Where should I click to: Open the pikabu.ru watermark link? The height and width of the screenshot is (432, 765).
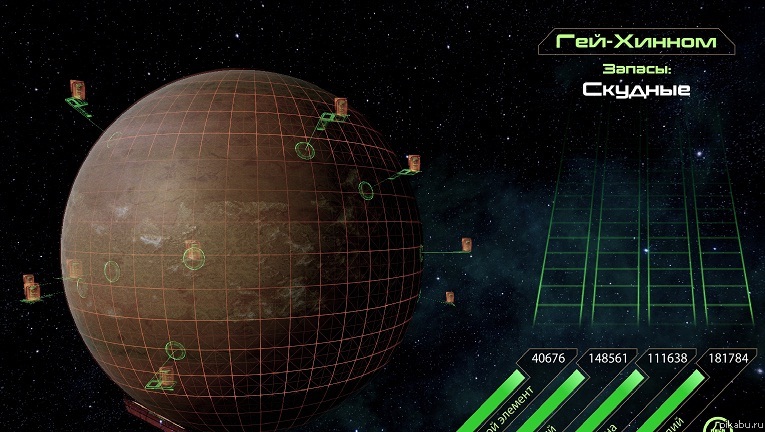click(x=741, y=424)
